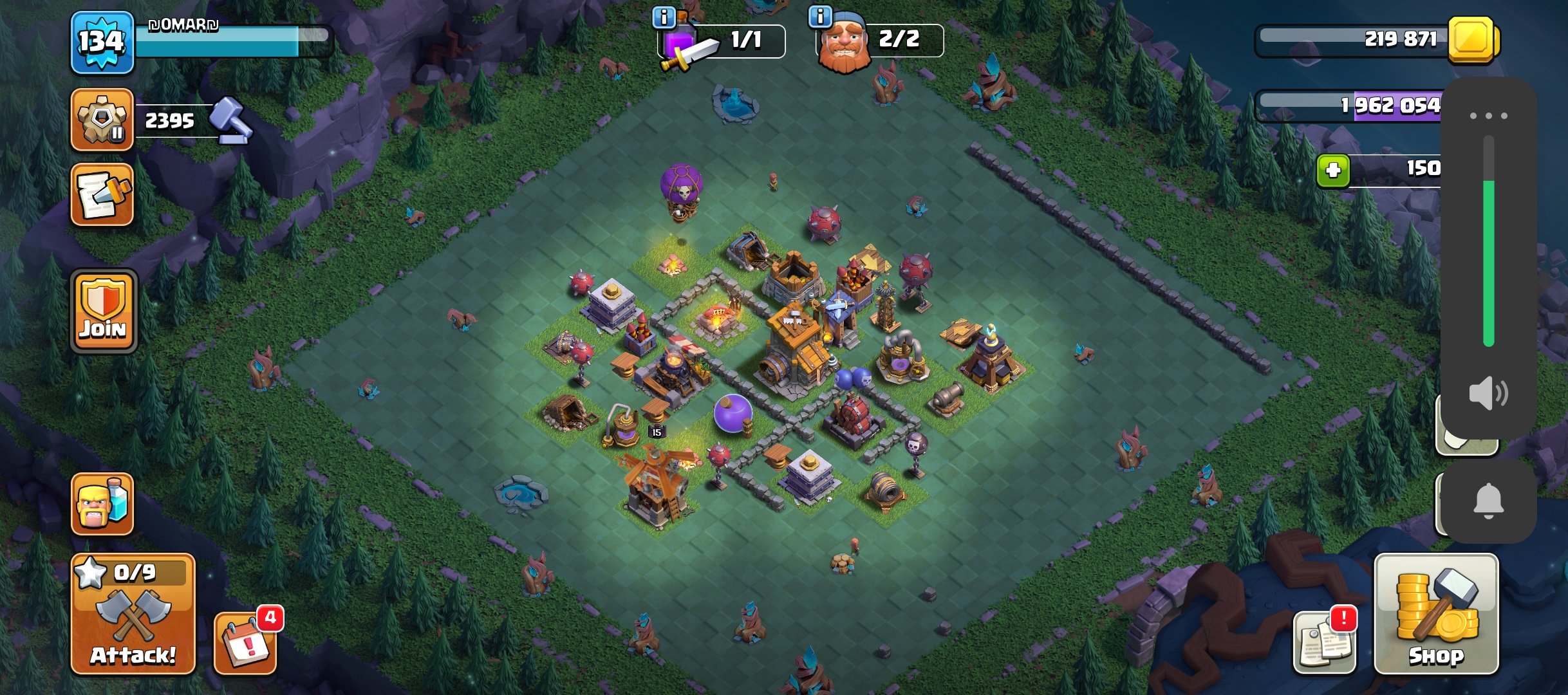
Task: Join a clan using the Join button
Action: point(104,311)
